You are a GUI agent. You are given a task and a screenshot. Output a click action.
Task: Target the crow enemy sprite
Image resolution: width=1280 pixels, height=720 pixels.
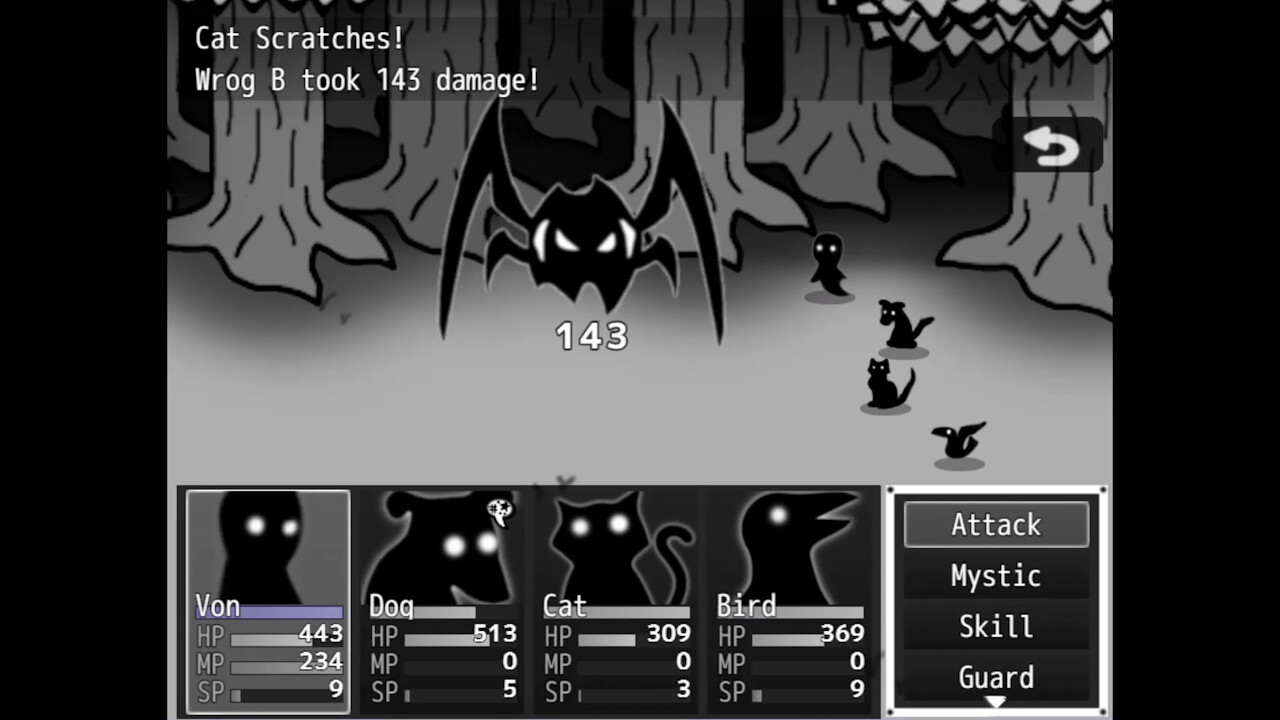[957, 440]
